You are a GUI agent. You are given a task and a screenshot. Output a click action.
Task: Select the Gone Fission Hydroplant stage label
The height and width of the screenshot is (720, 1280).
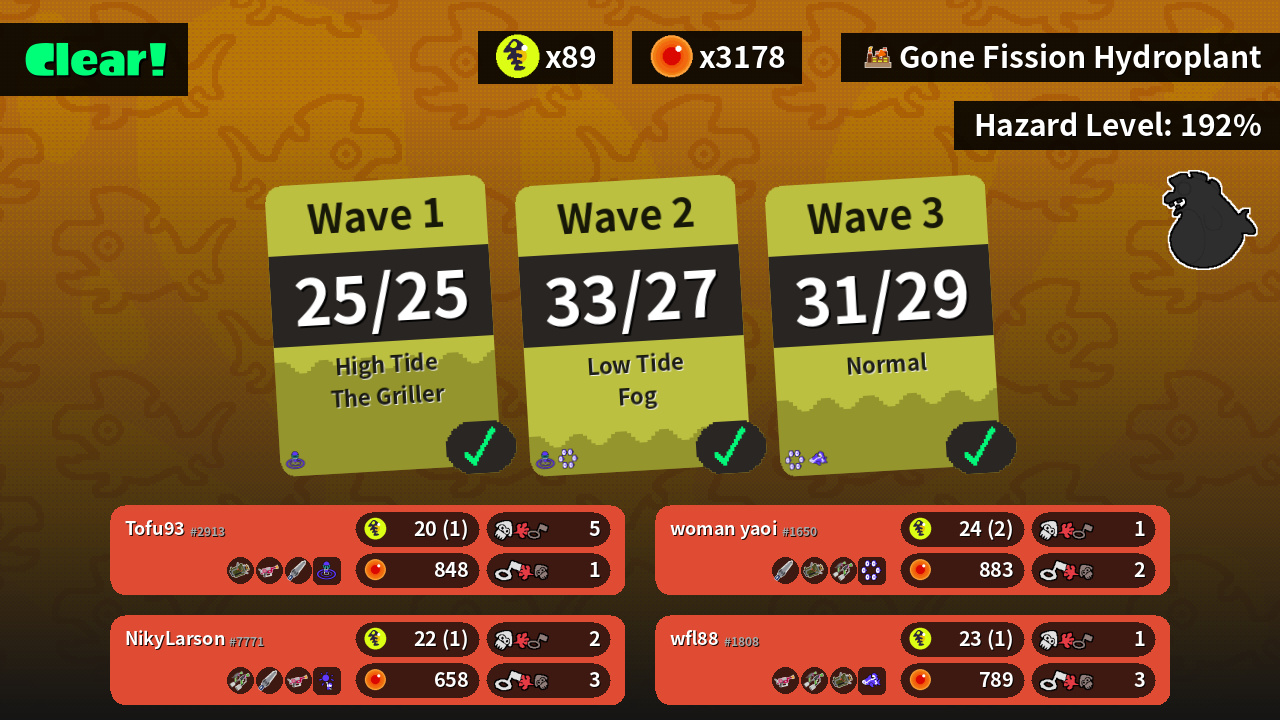(x=1061, y=58)
